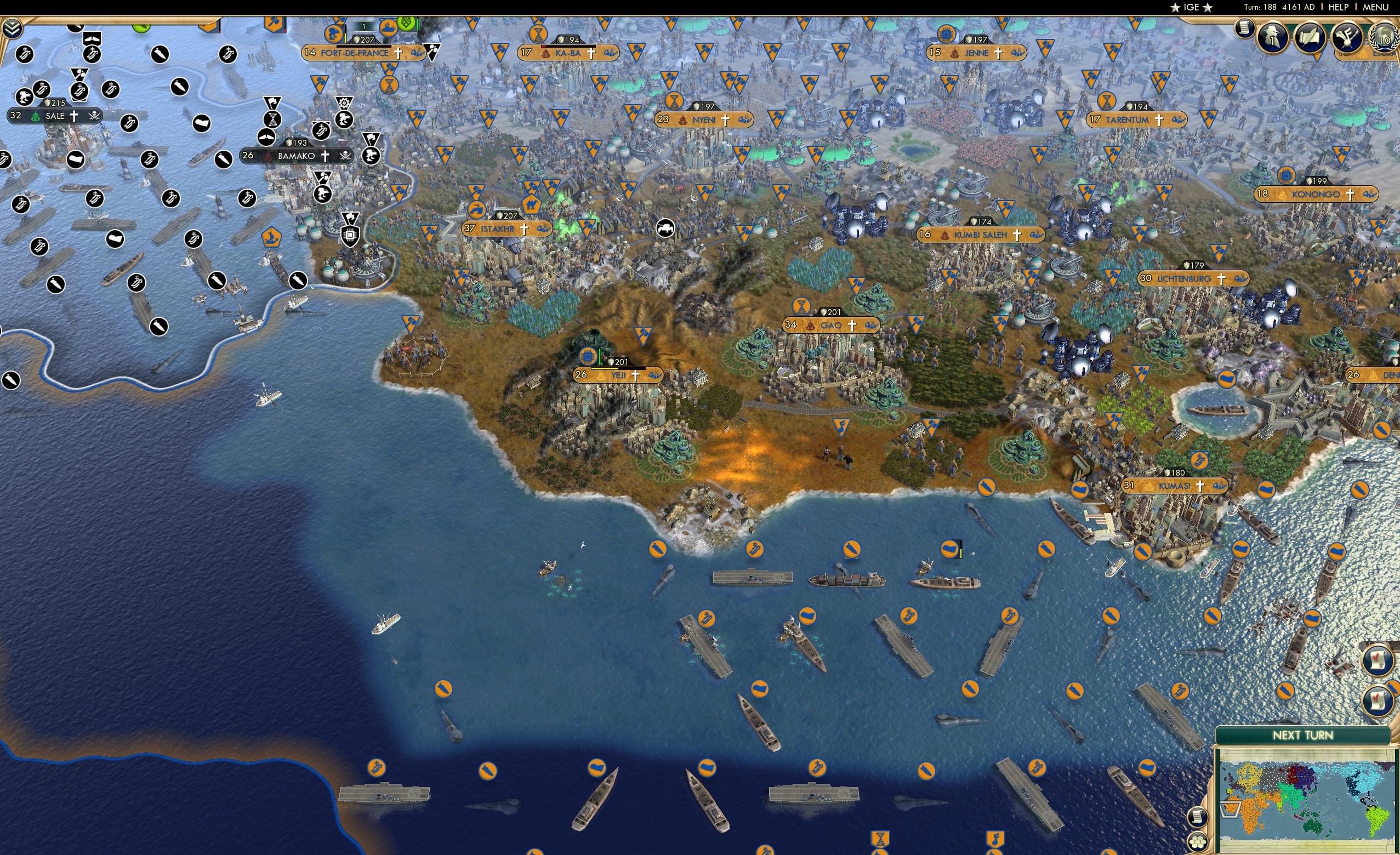
Task: Click the pirate flag icon on Bamako's banner
Action: click(x=345, y=157)
